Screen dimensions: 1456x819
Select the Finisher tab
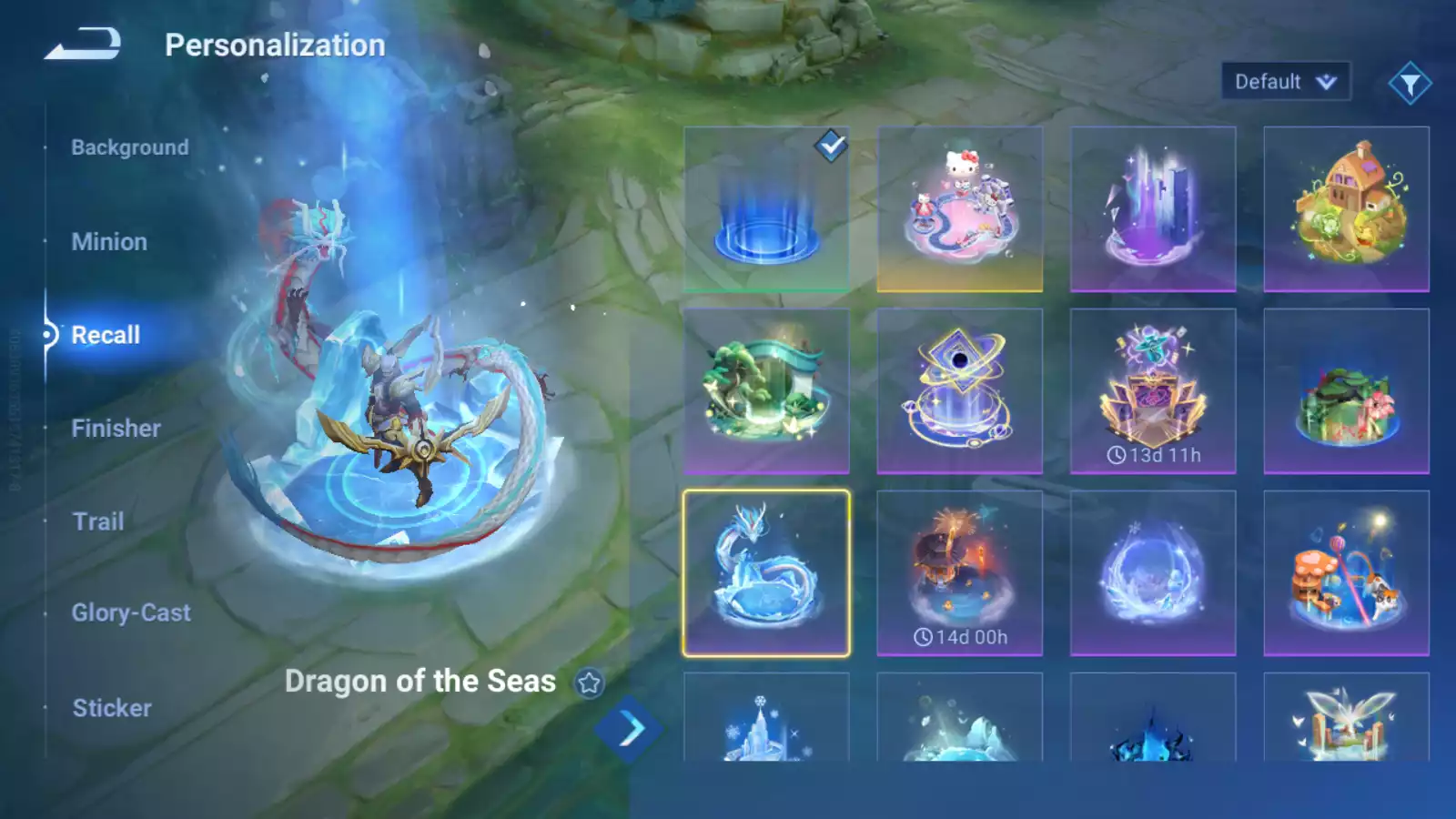[116, 429]
